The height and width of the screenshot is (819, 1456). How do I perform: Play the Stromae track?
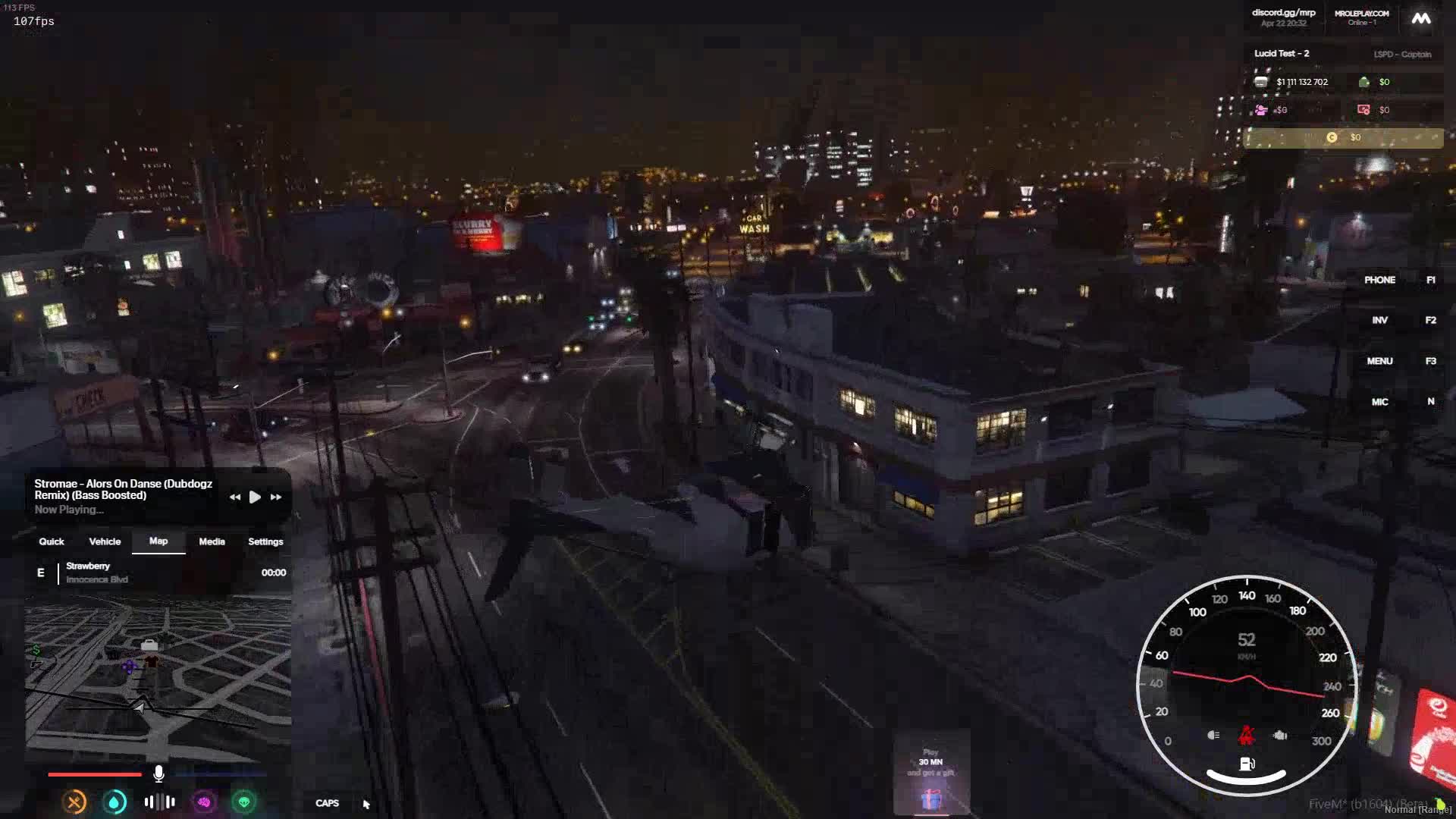tap(255, 497)
